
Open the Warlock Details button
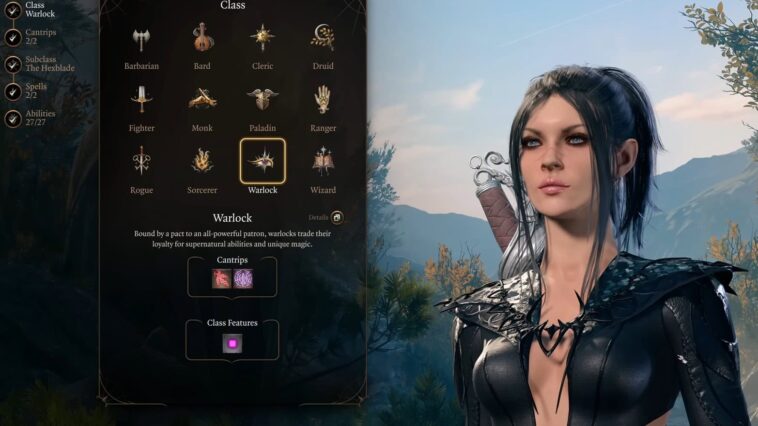tap(336, 217)
